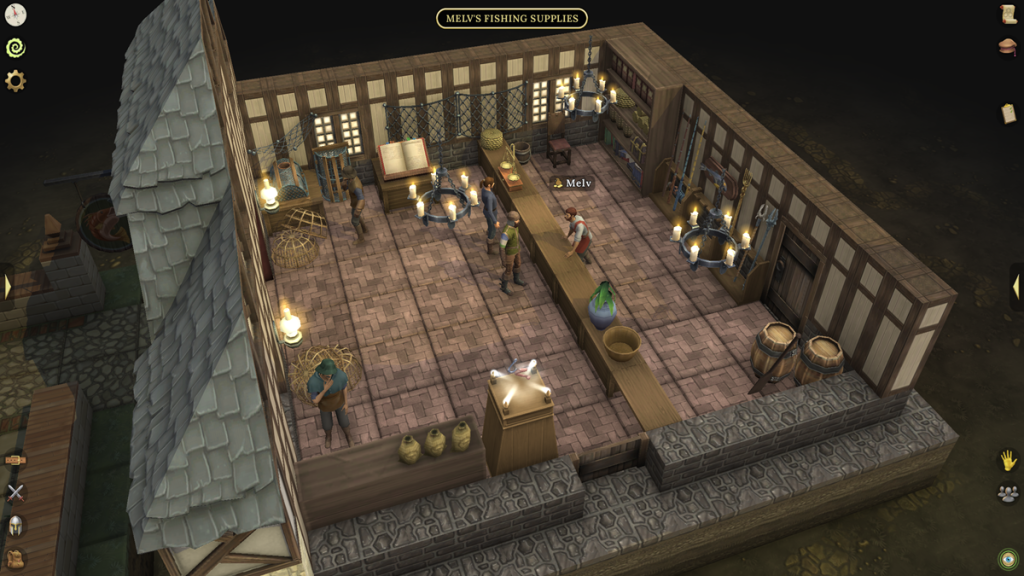Viewport: 1024px width, 576px height.
Task: Expand the left side panel arrow
Action: click(7, 287)
